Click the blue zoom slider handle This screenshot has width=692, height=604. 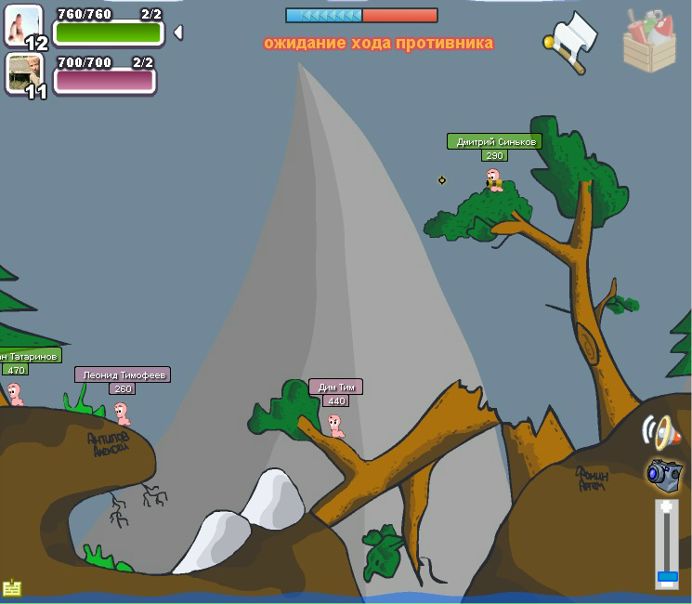pyautogui.click(x=667, y=577)
